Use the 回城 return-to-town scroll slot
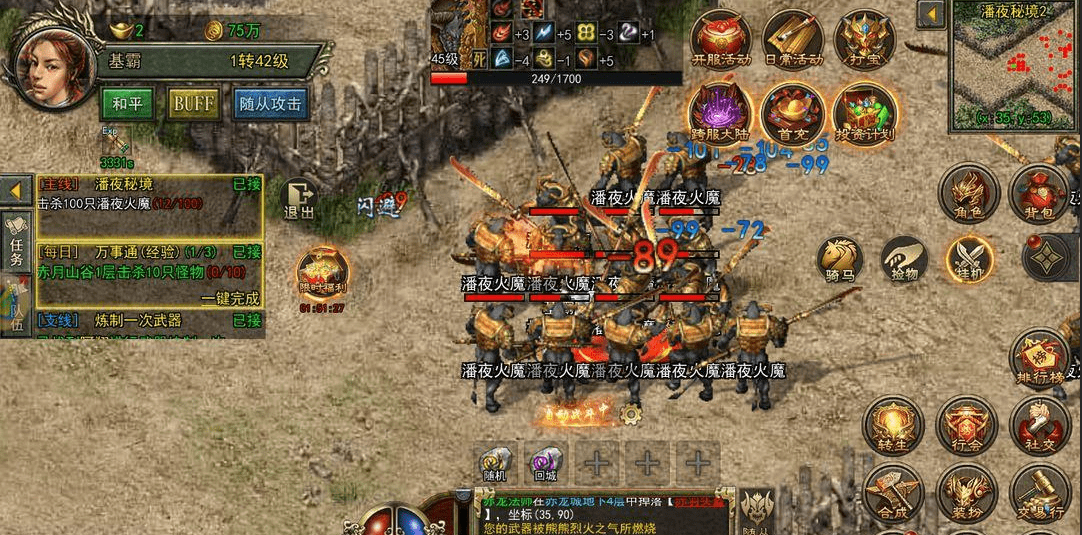1082x535 pixels. [546, 464]
